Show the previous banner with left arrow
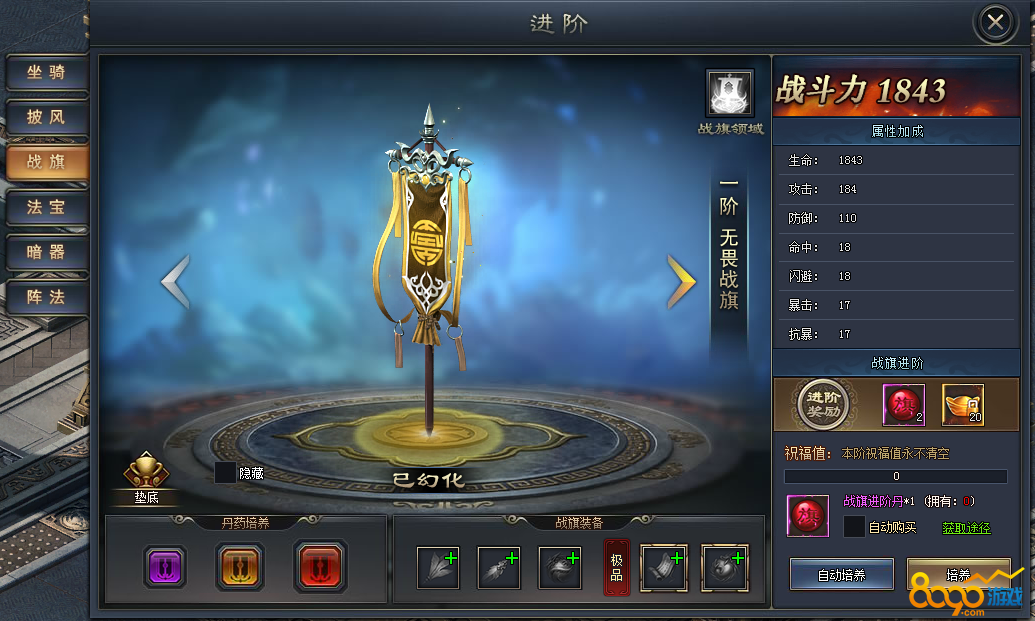 175,282
